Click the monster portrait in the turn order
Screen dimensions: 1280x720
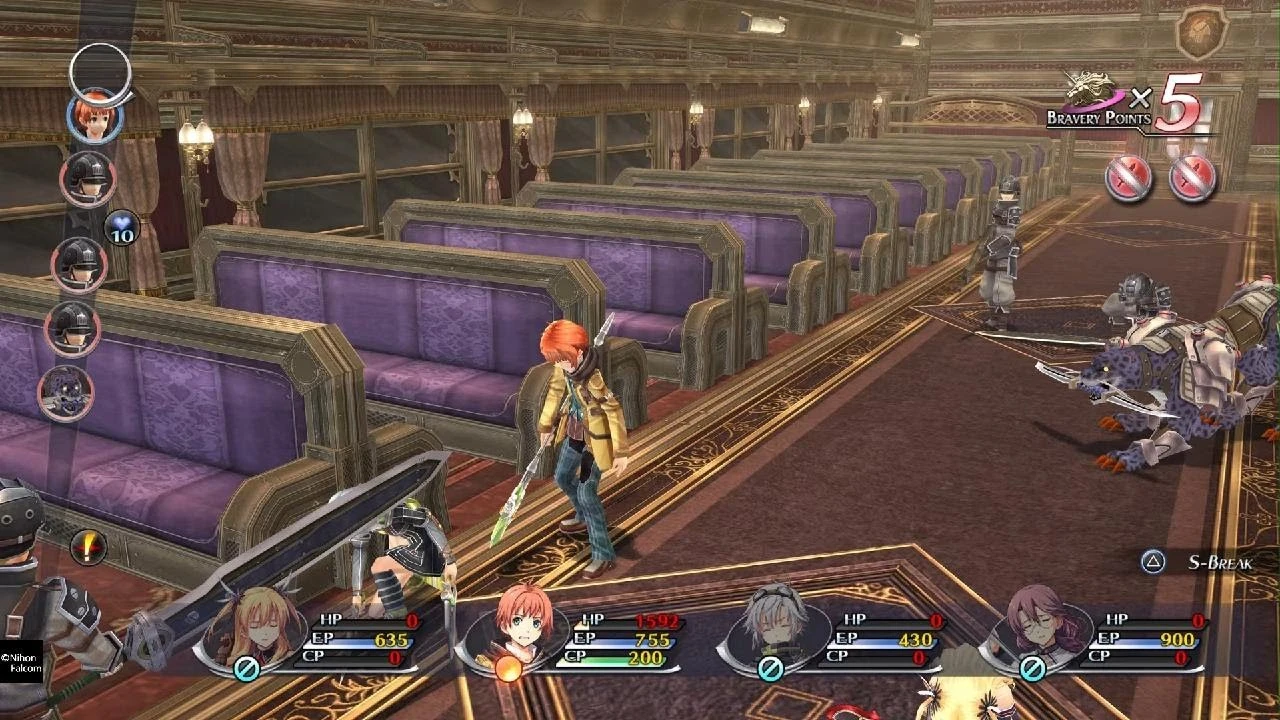tap(66, 392)
